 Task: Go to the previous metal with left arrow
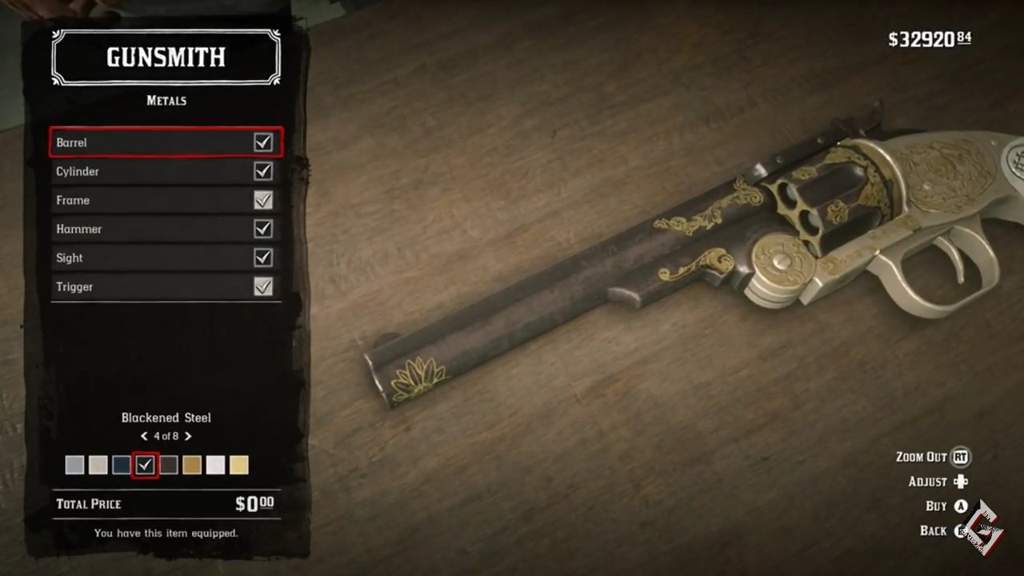pos(144,436)
